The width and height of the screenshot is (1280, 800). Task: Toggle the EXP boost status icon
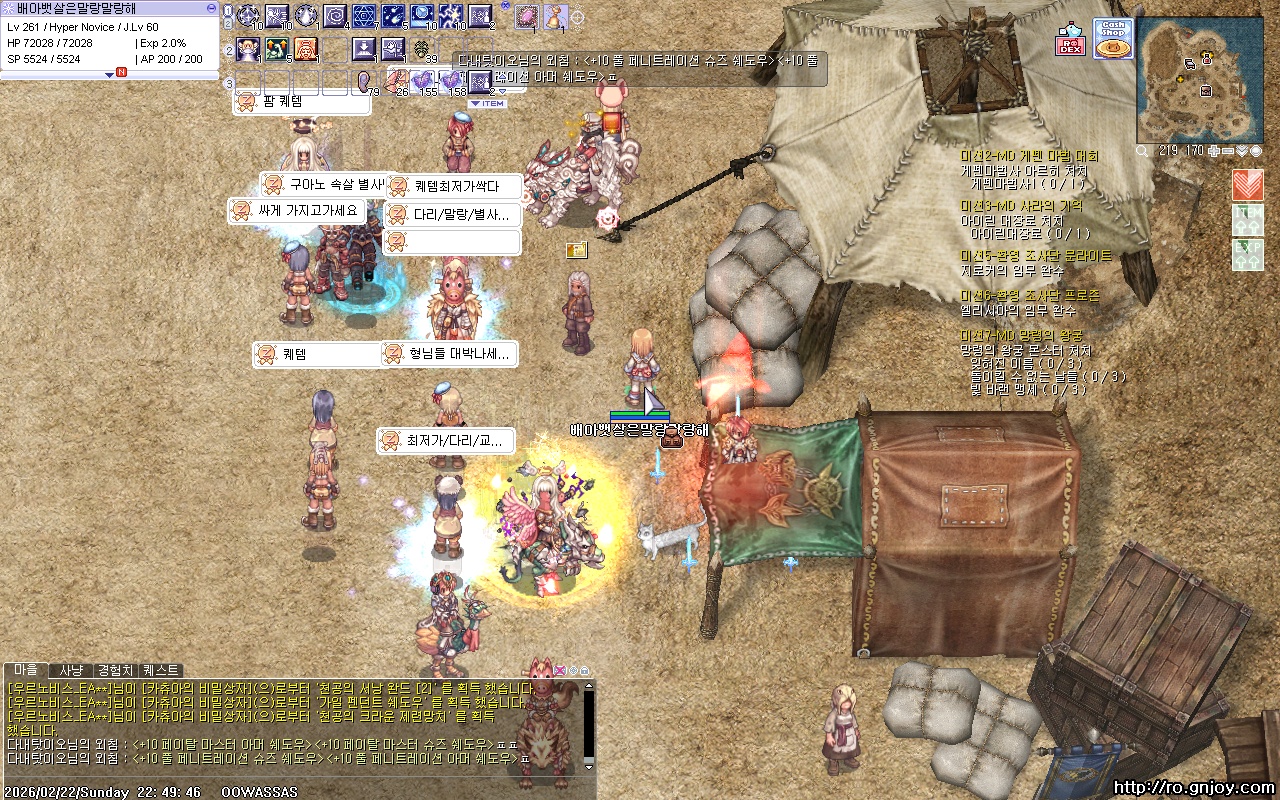click(1247, 253)
